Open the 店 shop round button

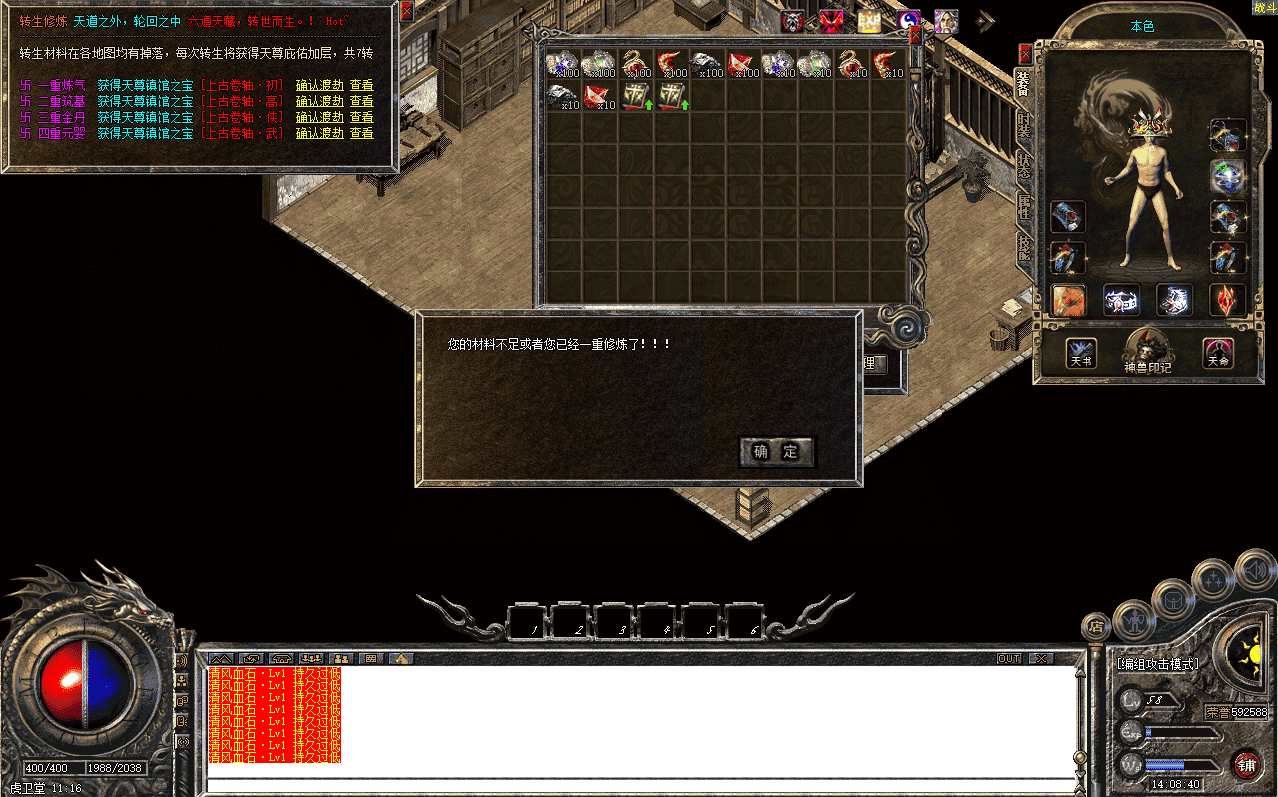point(1095,627)
